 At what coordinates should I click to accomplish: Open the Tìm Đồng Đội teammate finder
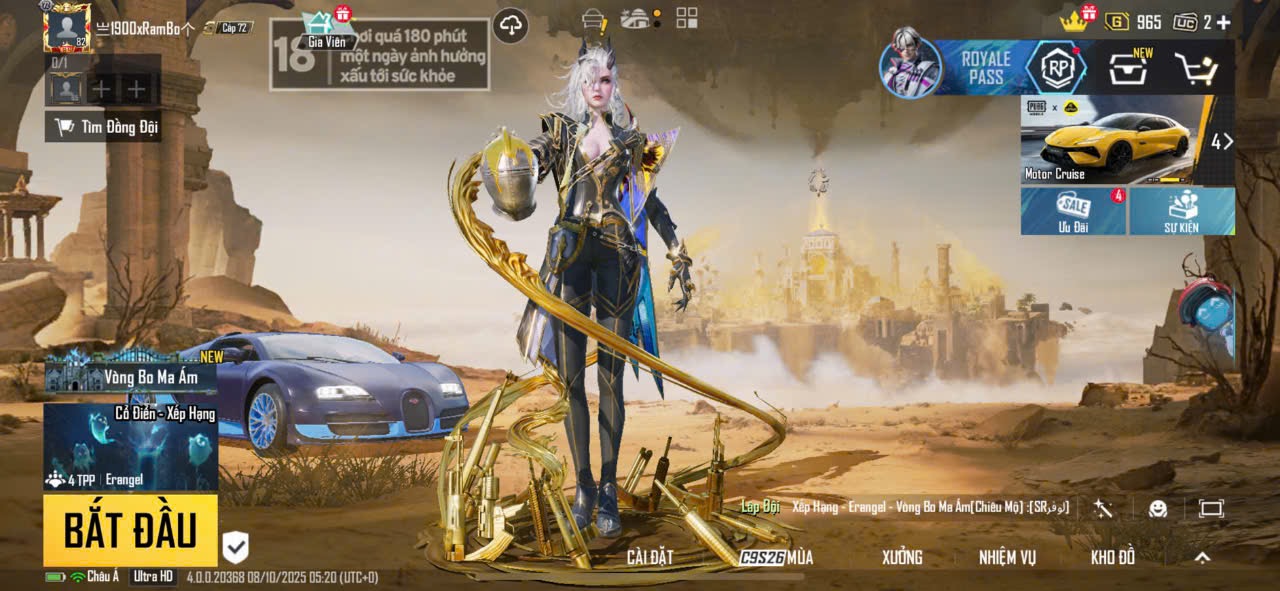pos(105,127)
